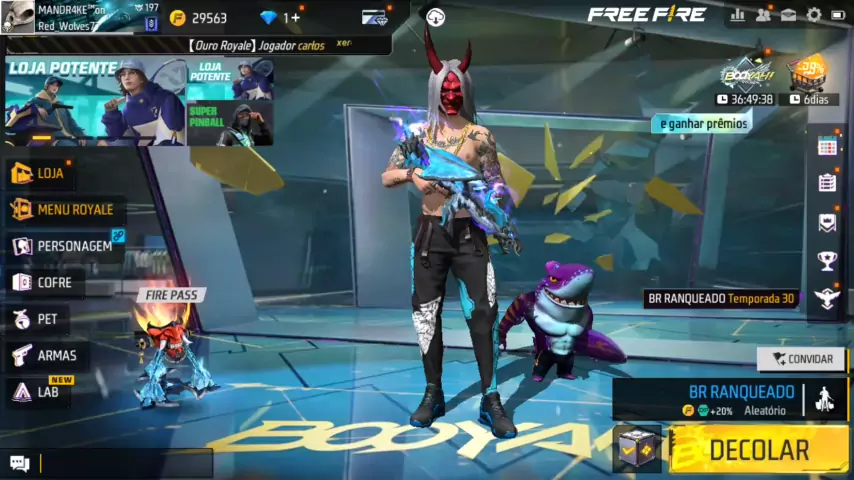
Task: Open the mail inbox icon
Action: (x=789, y=15)
